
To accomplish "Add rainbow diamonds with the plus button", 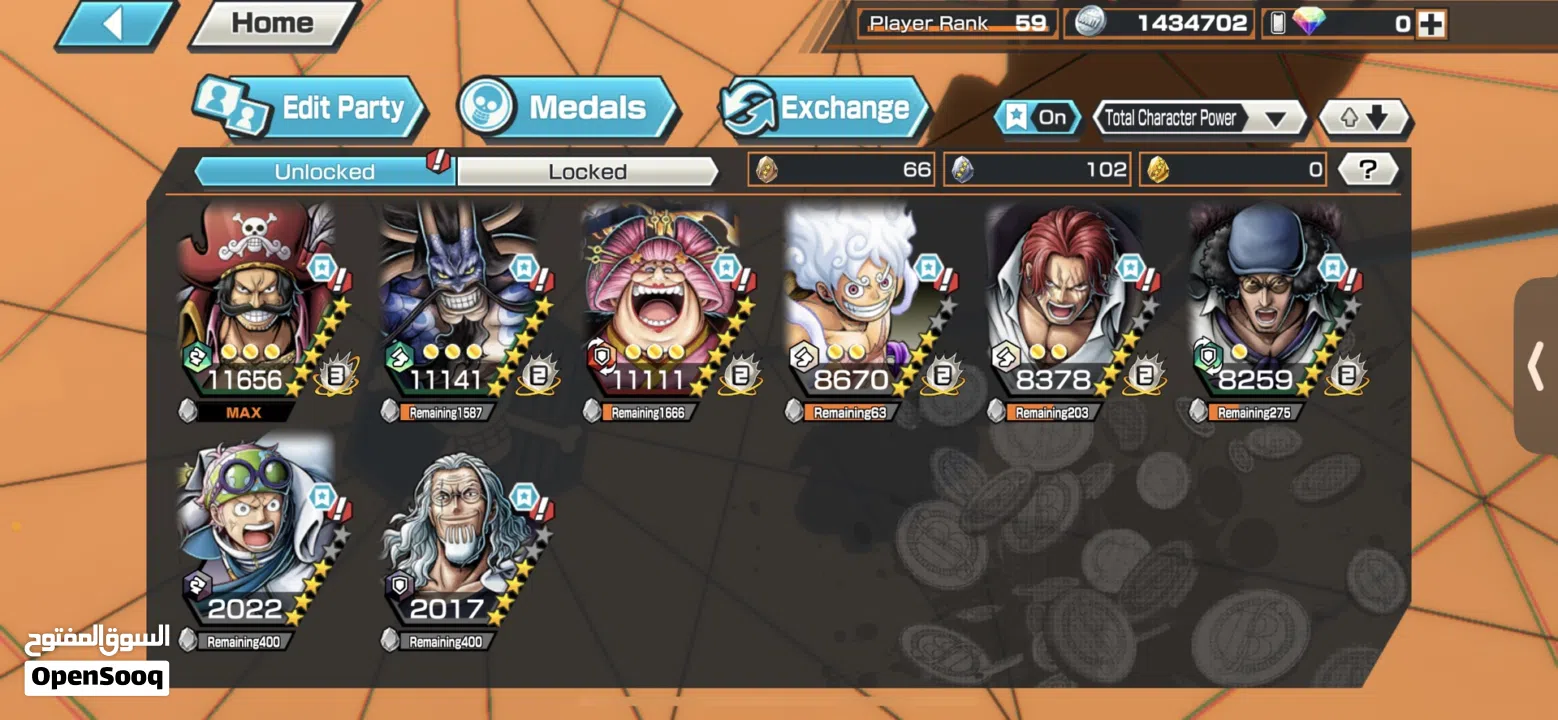I will pos(1432,25).
